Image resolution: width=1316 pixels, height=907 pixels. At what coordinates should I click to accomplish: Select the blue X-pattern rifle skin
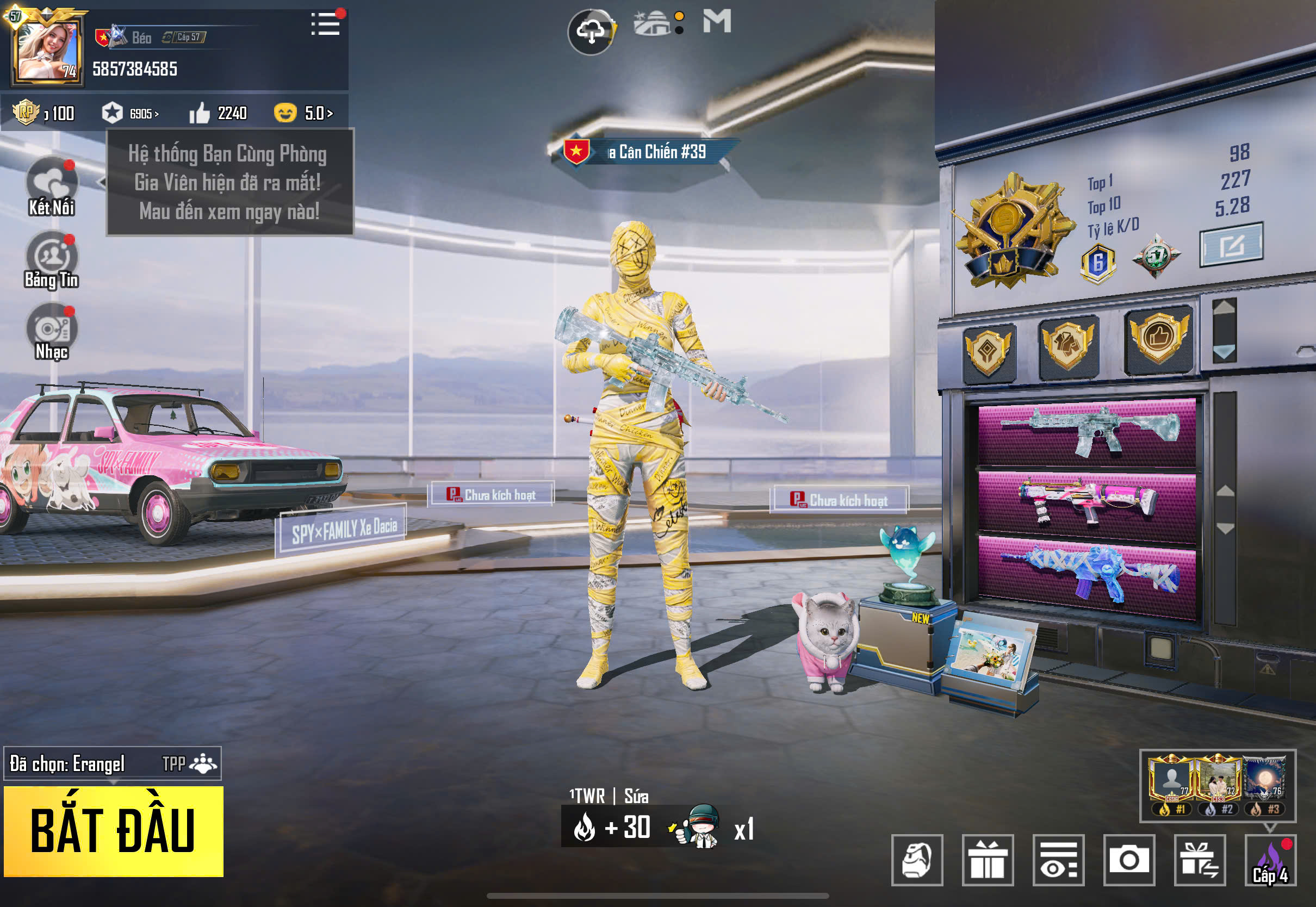pos(1087,574)
